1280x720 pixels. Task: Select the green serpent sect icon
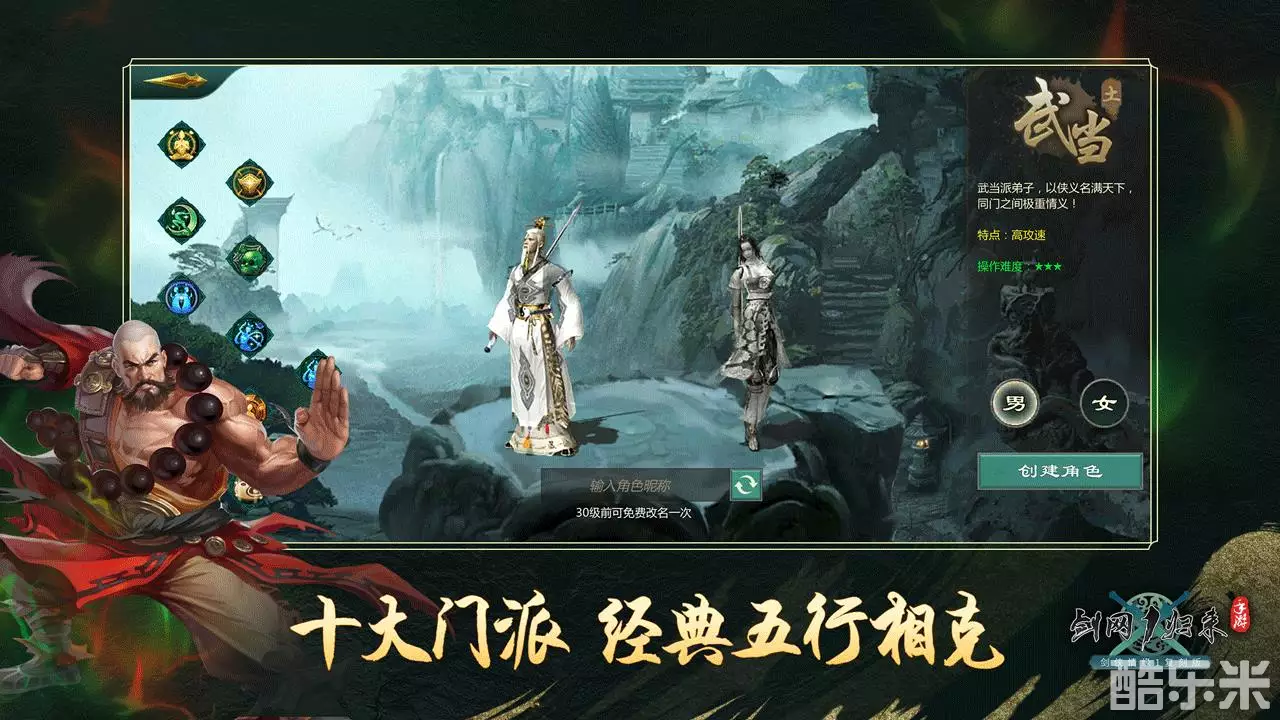tap(180, 218)
